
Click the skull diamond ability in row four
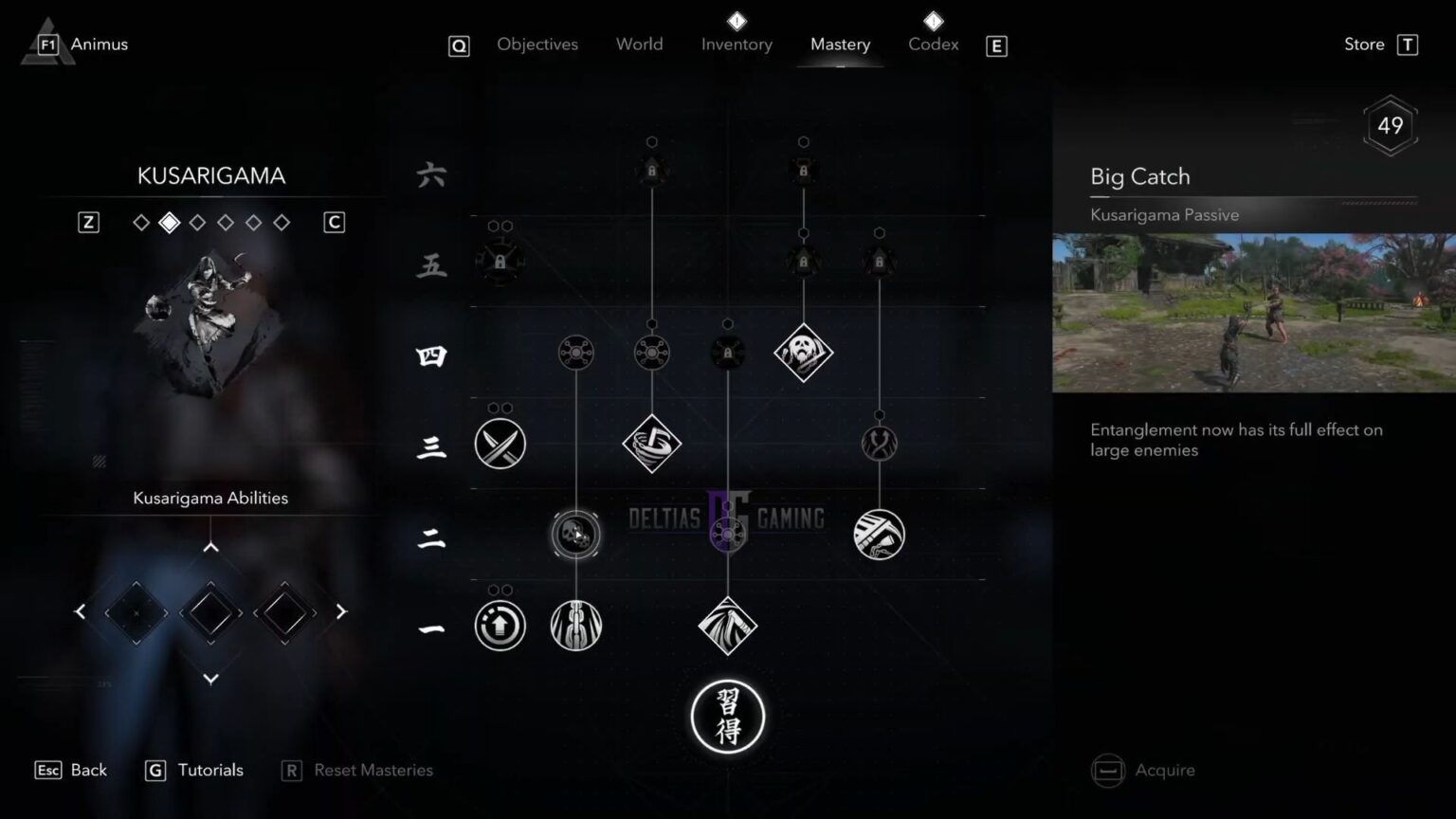pos(804,353)
